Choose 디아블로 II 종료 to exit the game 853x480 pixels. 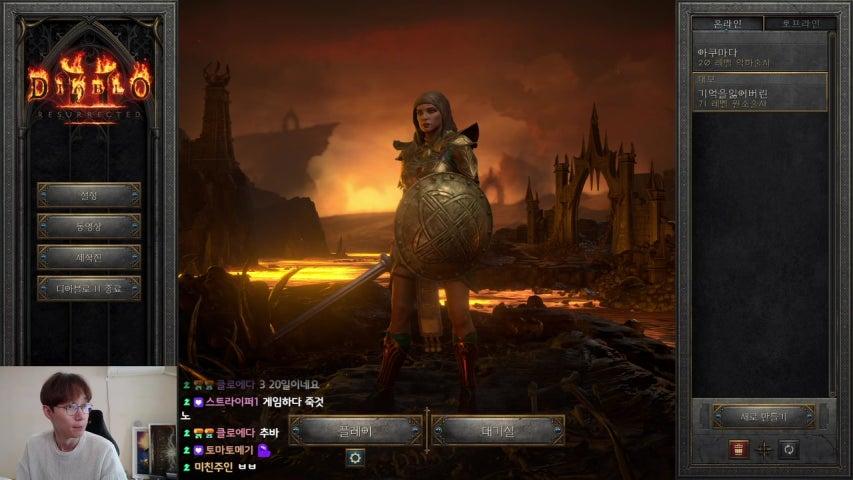(x=89, y=289)
